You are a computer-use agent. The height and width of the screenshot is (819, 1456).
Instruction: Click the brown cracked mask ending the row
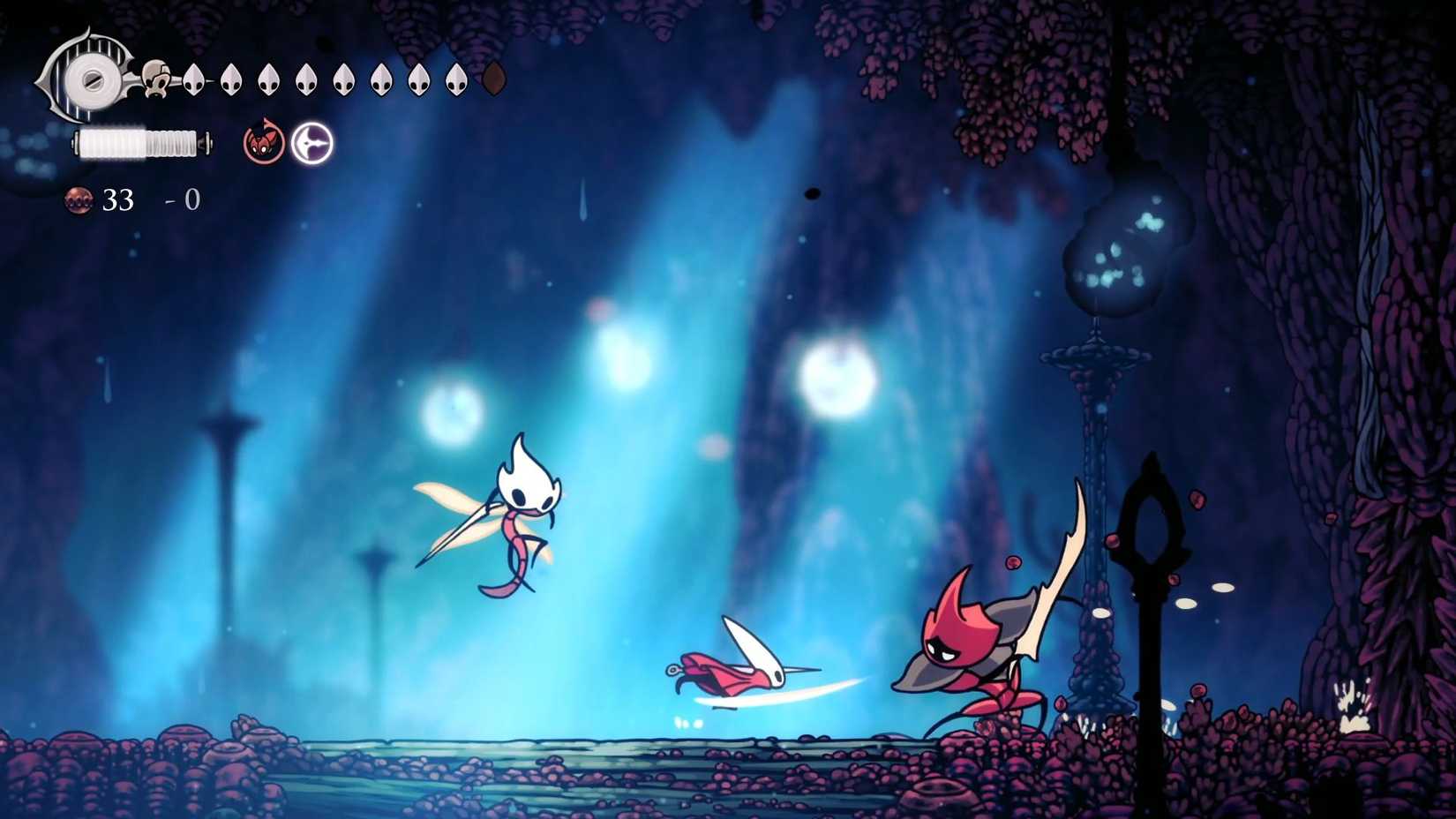[x=492, y=79]
